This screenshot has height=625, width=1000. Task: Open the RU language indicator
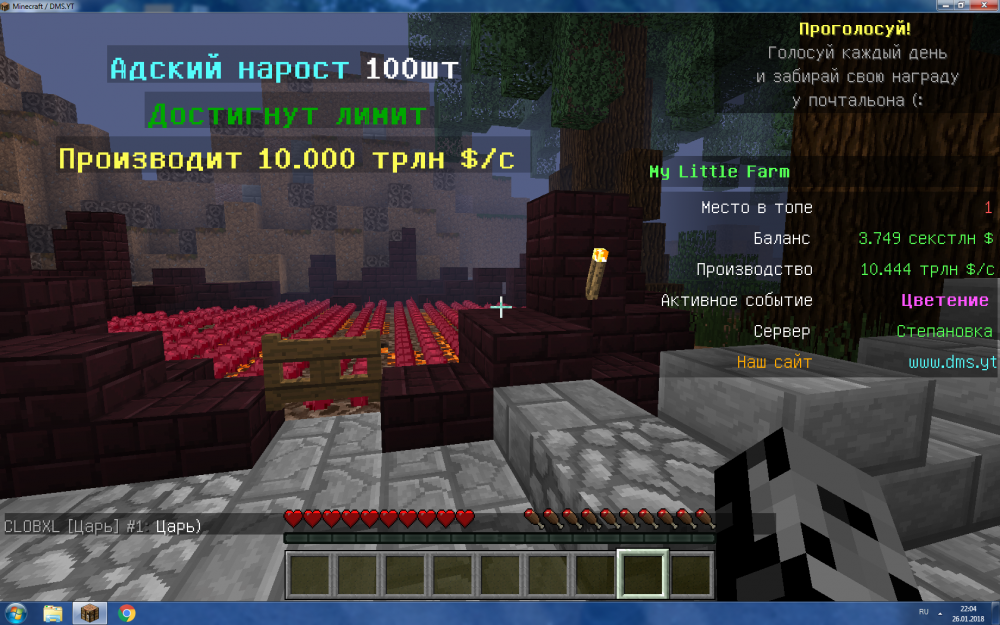(923, 610)
